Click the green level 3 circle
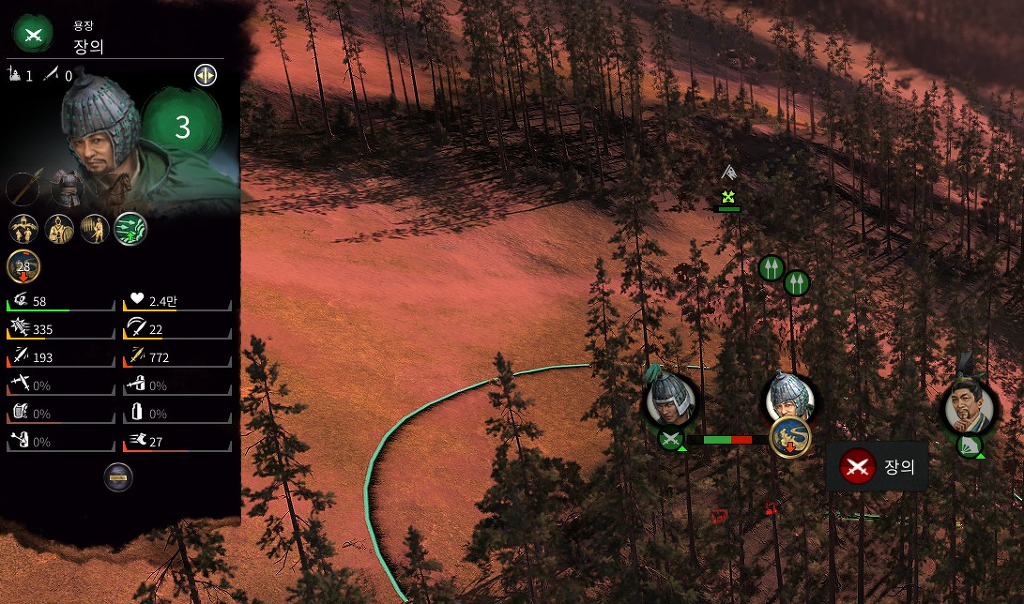This screenshot has height=604, width=1024. tap(182, 127)
